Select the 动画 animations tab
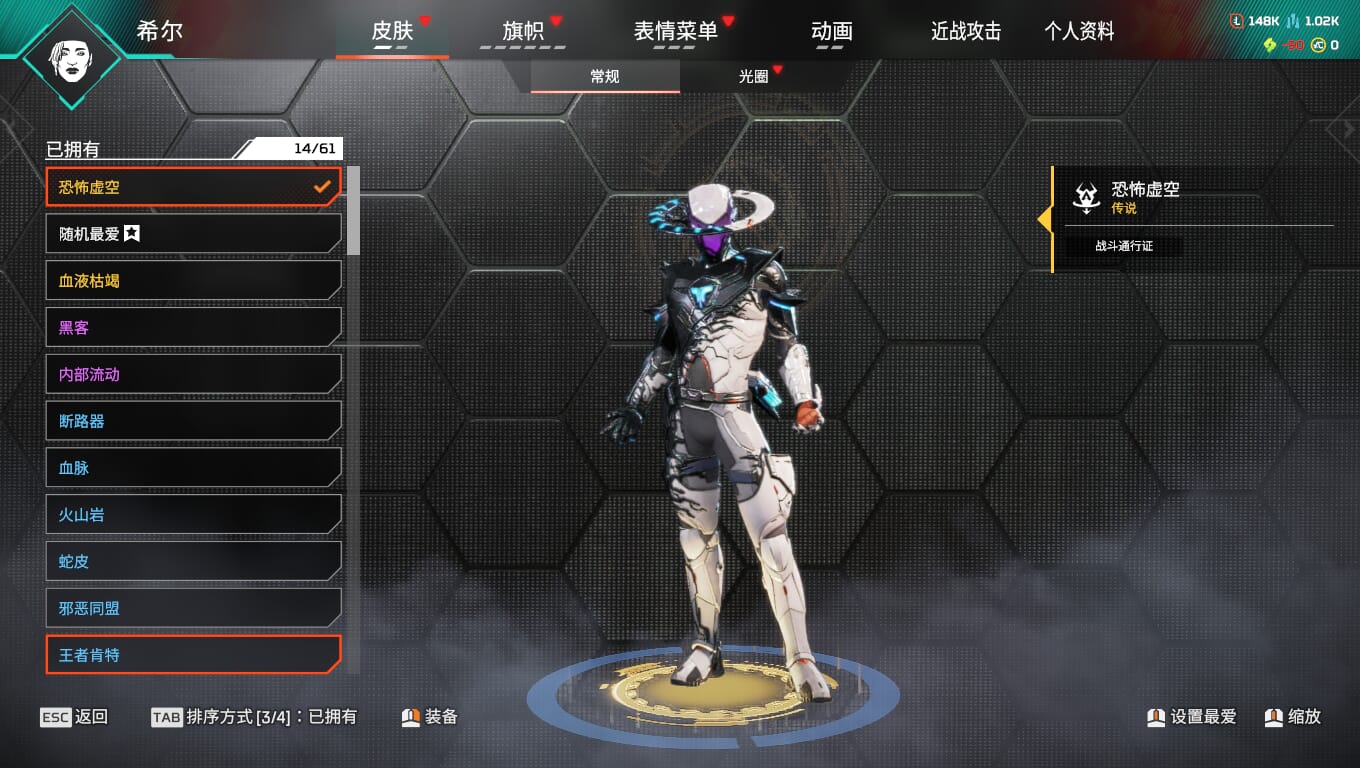Image resolution: width=1360 pixels, height=768 pixels. pyautogui.click(x=832, y=31)
